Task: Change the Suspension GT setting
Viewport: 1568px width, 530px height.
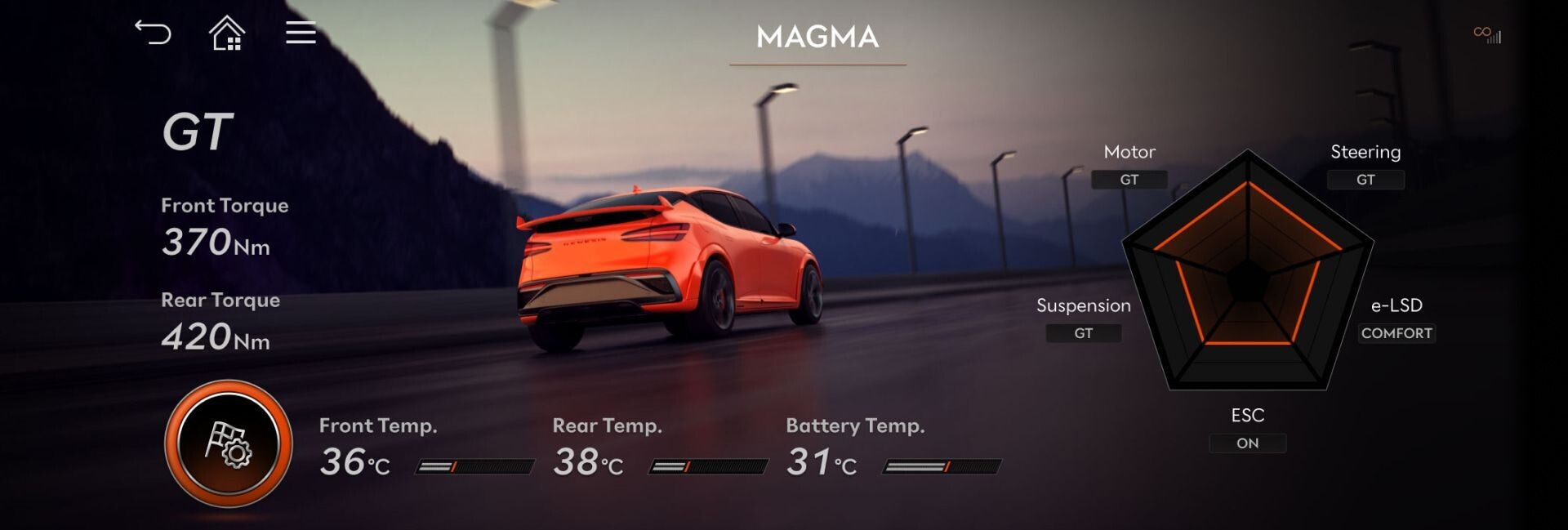Action: [x=1083, y=333]
